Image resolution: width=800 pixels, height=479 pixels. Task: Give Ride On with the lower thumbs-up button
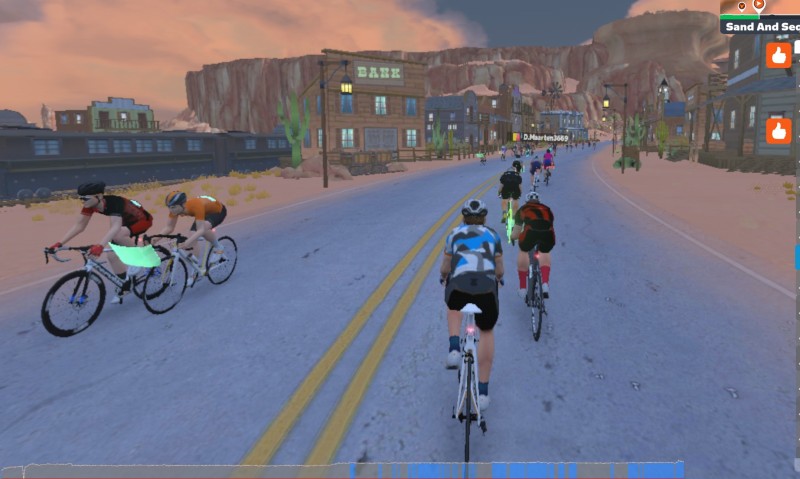[778, 130]
